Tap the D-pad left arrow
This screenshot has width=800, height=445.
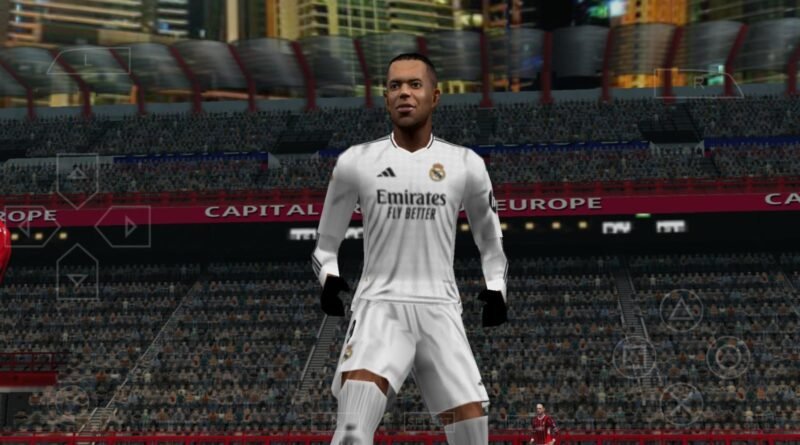click(x=28, y=227)
